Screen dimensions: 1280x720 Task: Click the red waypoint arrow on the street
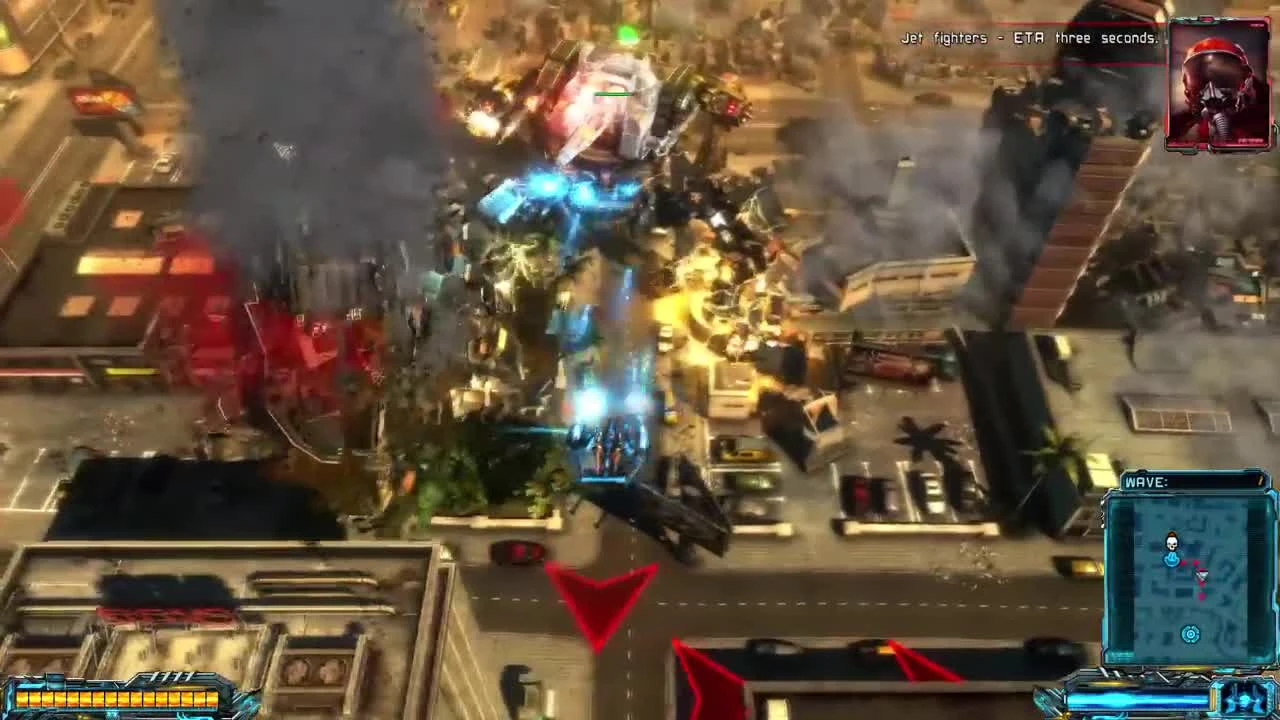pos(598,600)
